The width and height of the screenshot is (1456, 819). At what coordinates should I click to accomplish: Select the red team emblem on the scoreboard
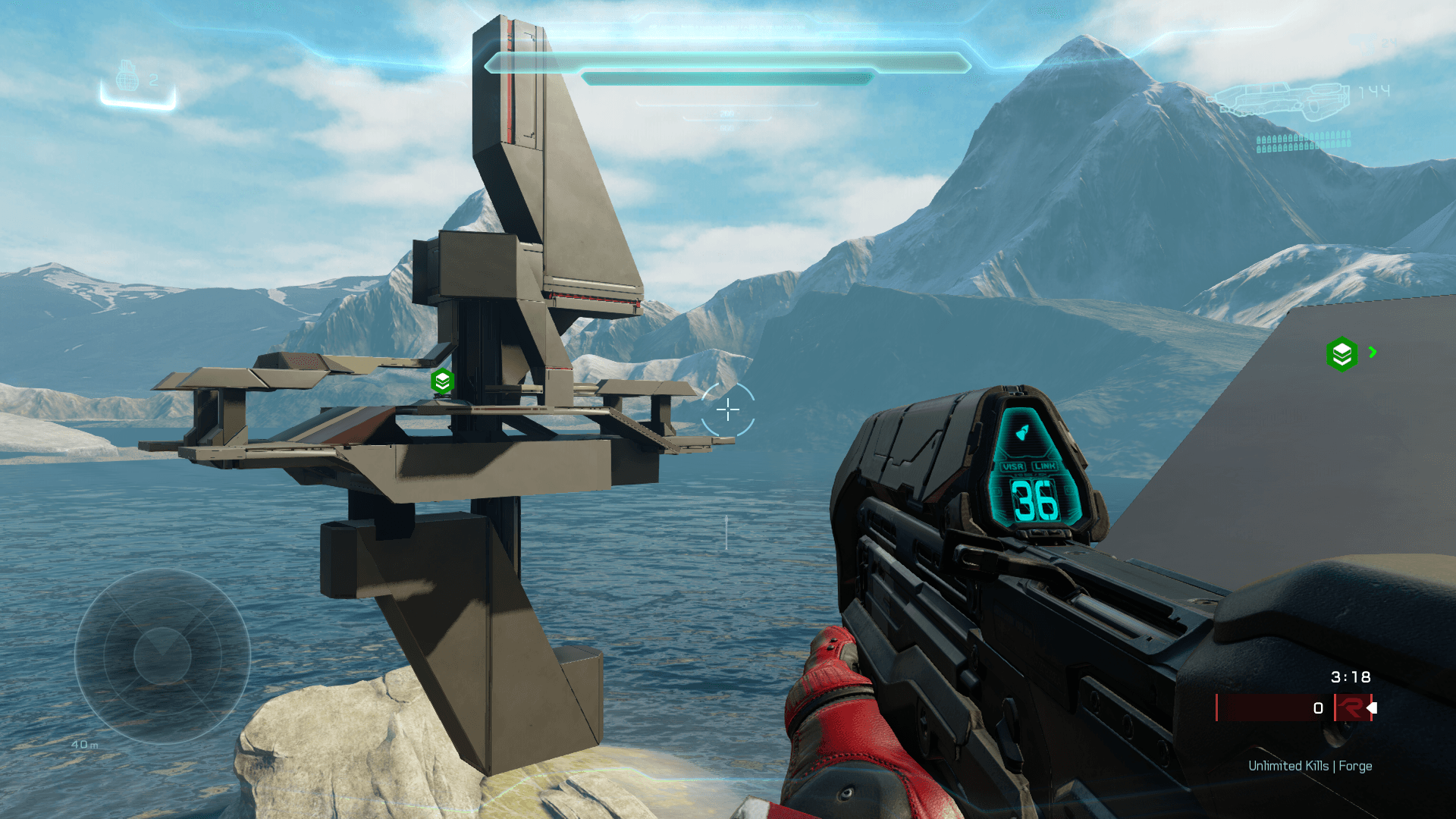click(x=1351, y=708)
